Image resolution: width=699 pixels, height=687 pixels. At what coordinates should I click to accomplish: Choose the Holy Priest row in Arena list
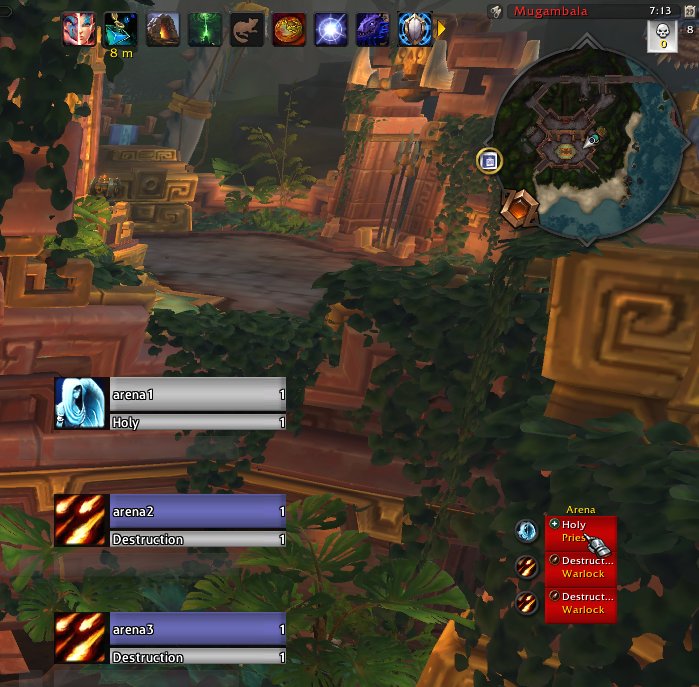[x=581, y=531]
